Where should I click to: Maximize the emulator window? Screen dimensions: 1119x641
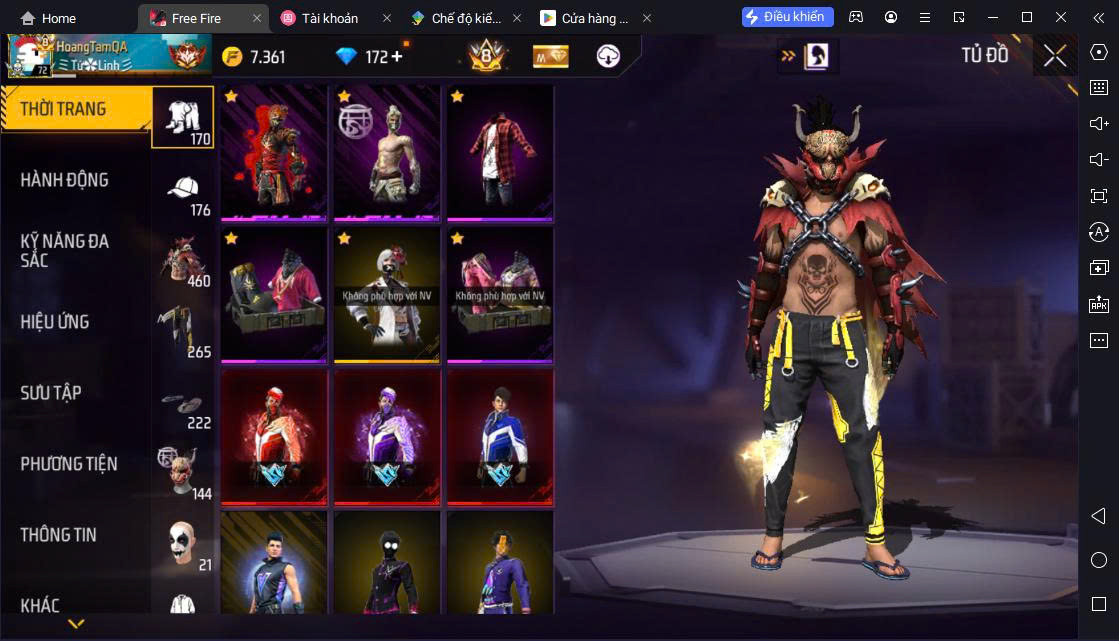pyautogui.click(x=1026, y=18)
